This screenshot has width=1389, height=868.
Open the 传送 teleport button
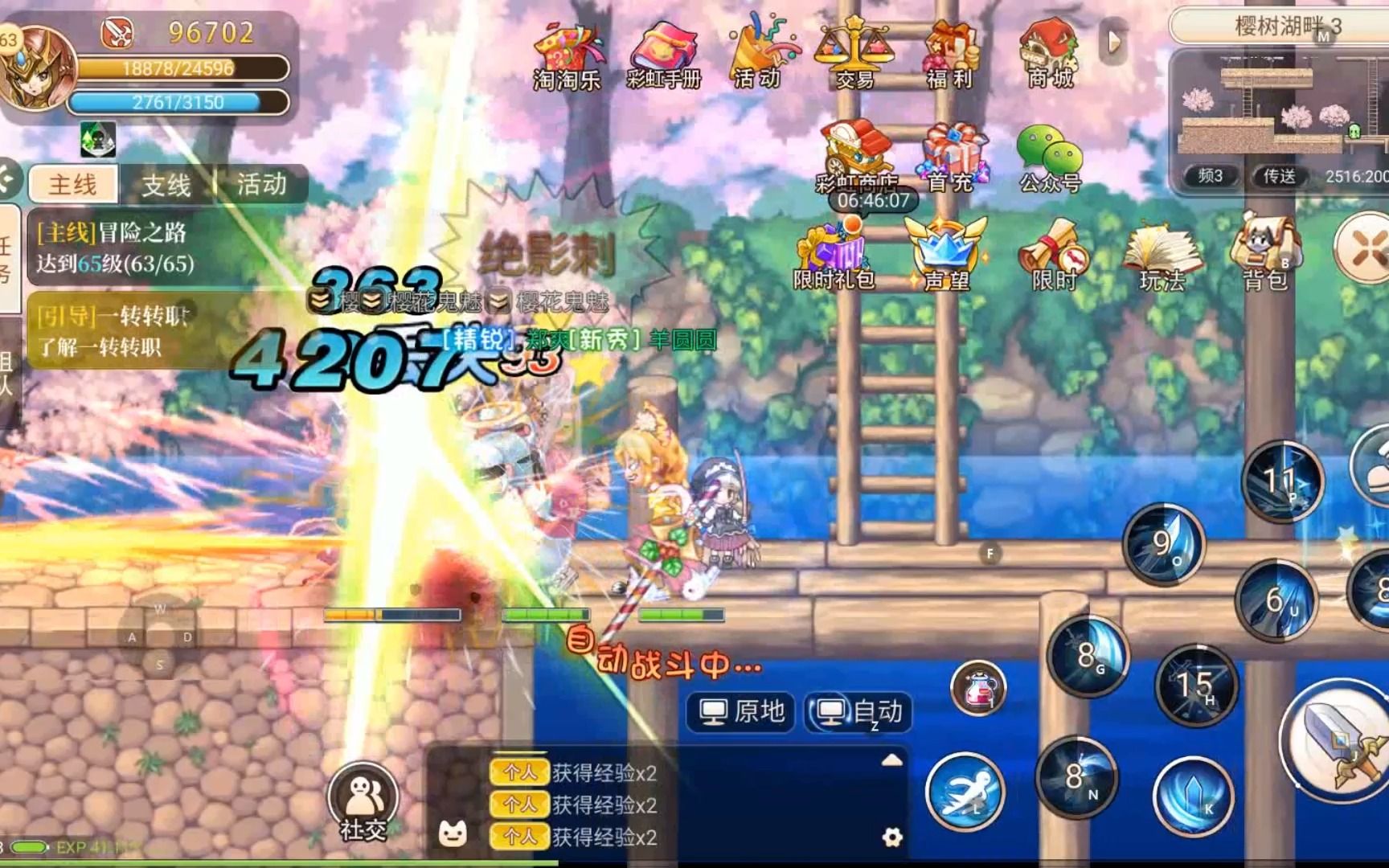pos(1276,177)
